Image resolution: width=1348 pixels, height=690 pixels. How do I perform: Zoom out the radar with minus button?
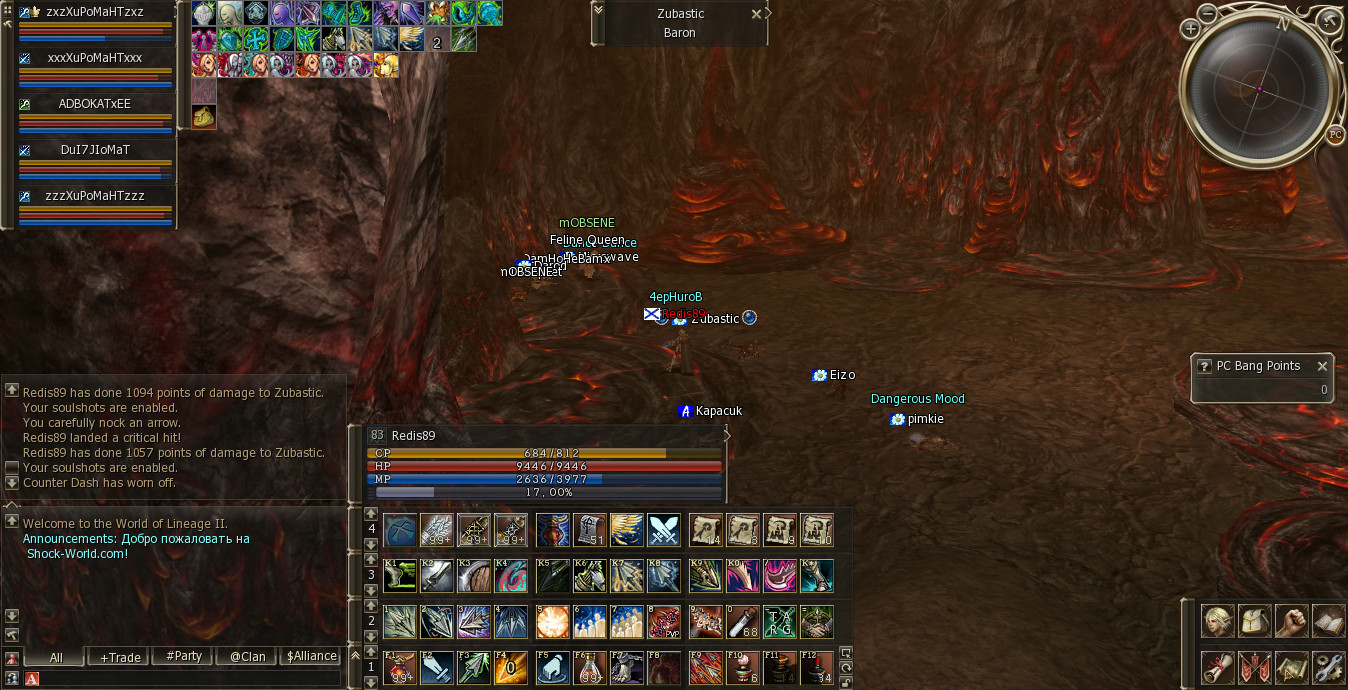[1209, 14]
